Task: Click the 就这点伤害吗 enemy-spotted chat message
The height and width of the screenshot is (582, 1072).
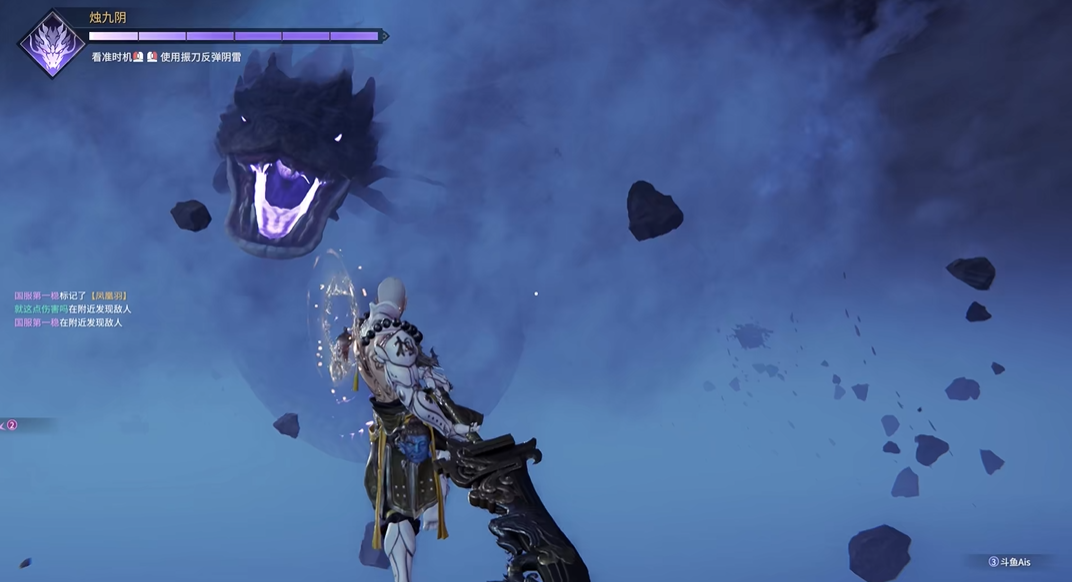Action: pyautogui.click(x=72, y=309)
